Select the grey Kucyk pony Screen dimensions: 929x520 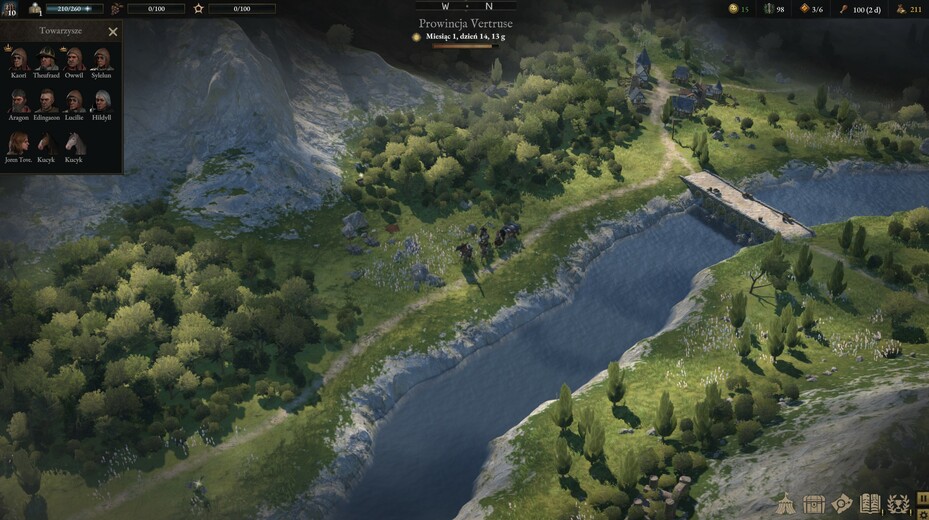74,143
